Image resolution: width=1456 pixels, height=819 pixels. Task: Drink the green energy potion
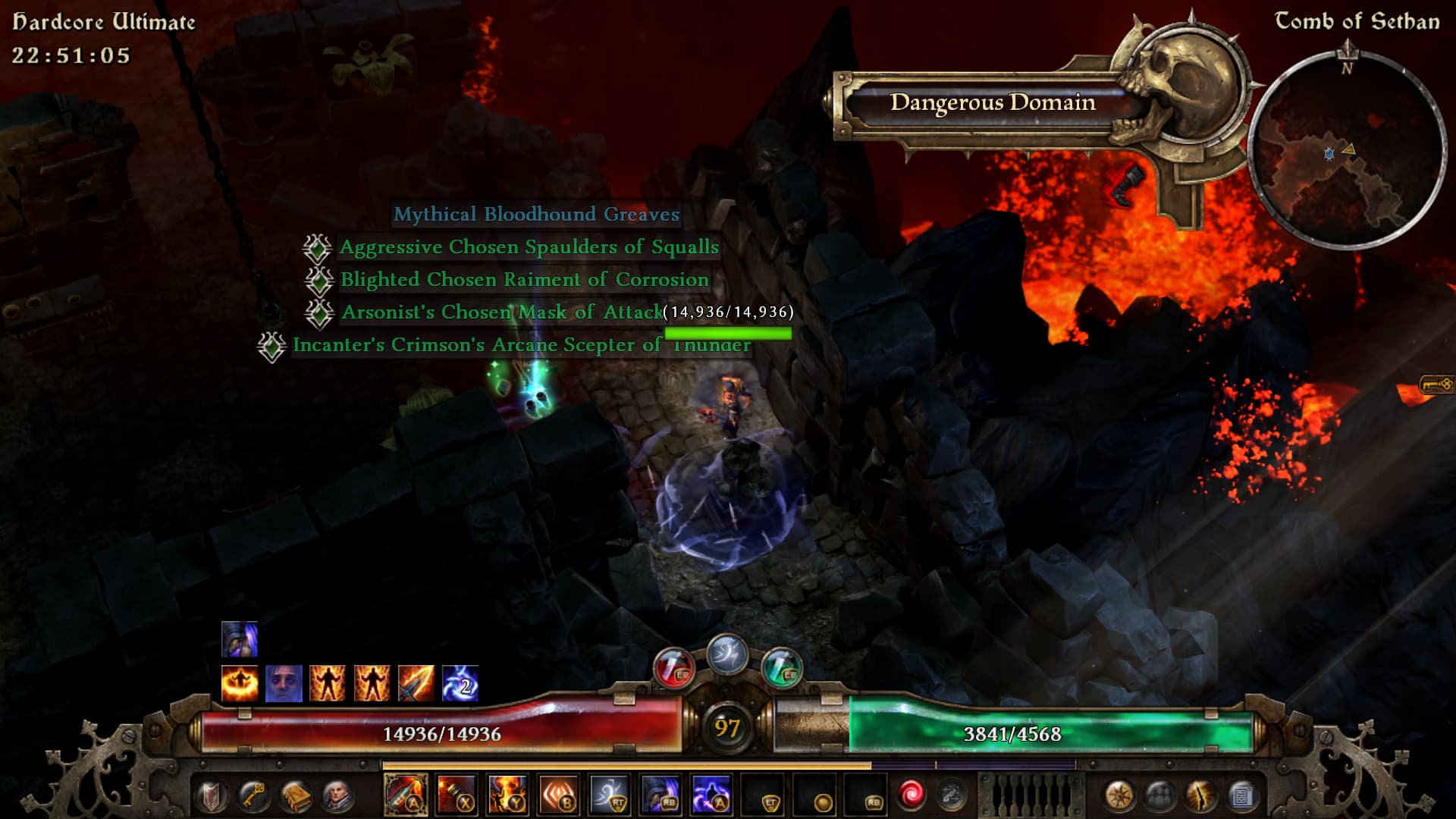(x=781, y=668)
